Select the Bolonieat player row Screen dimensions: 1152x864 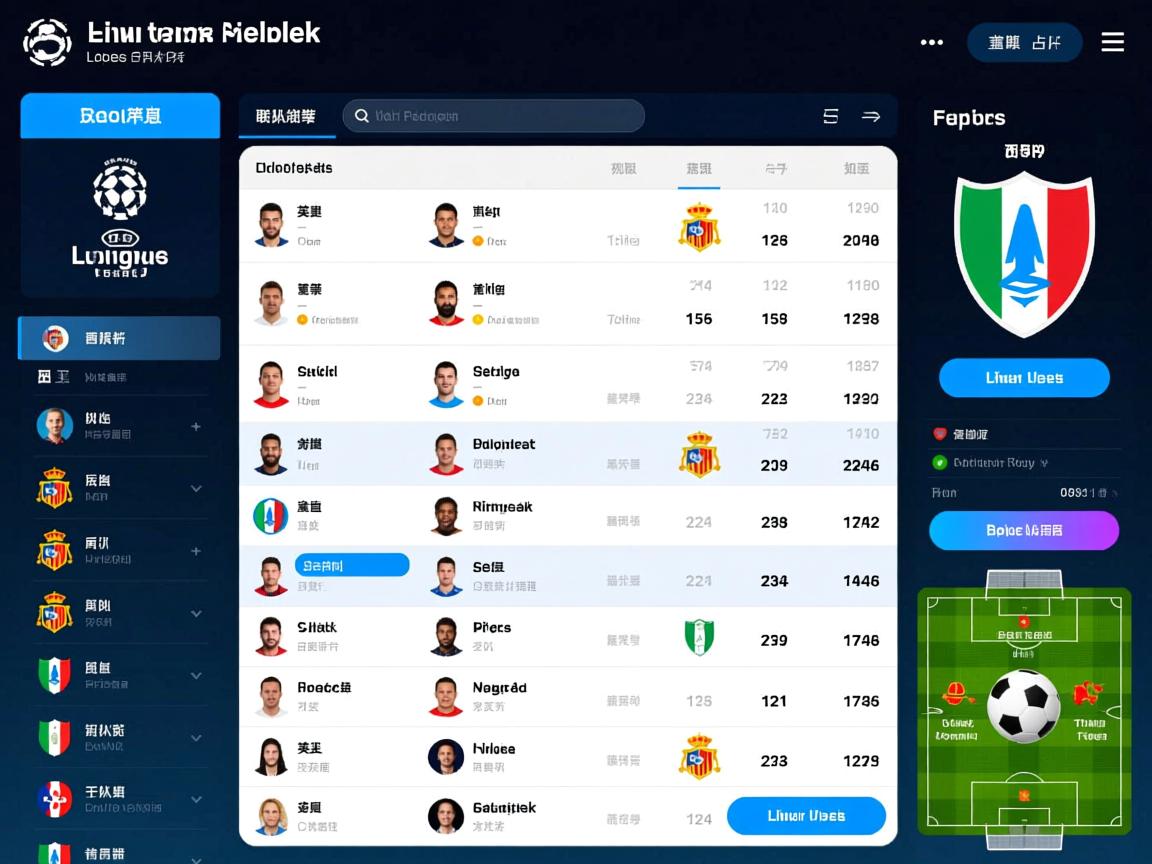point(503,453)
